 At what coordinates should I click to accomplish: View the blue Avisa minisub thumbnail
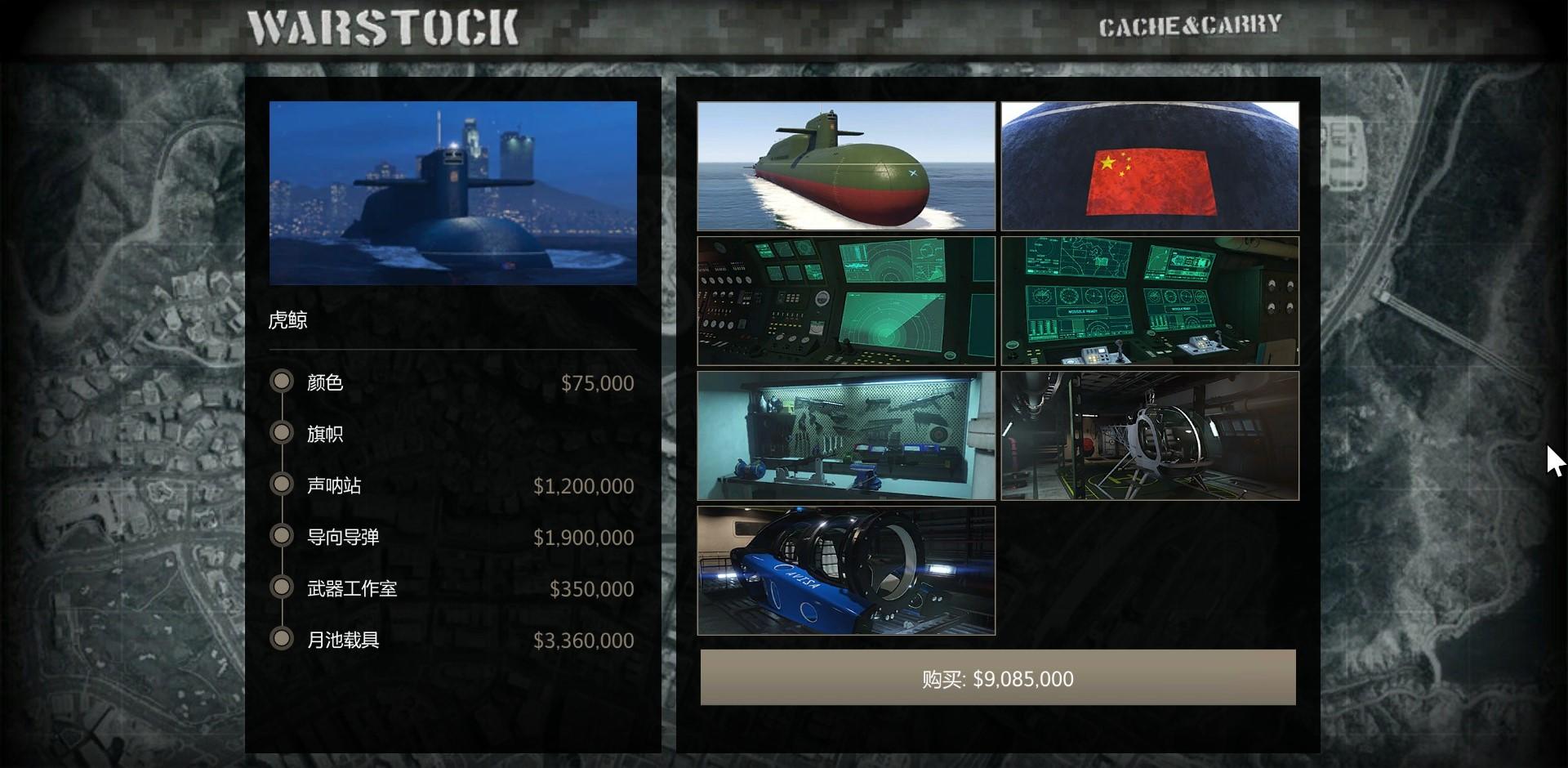click(846, 570)
